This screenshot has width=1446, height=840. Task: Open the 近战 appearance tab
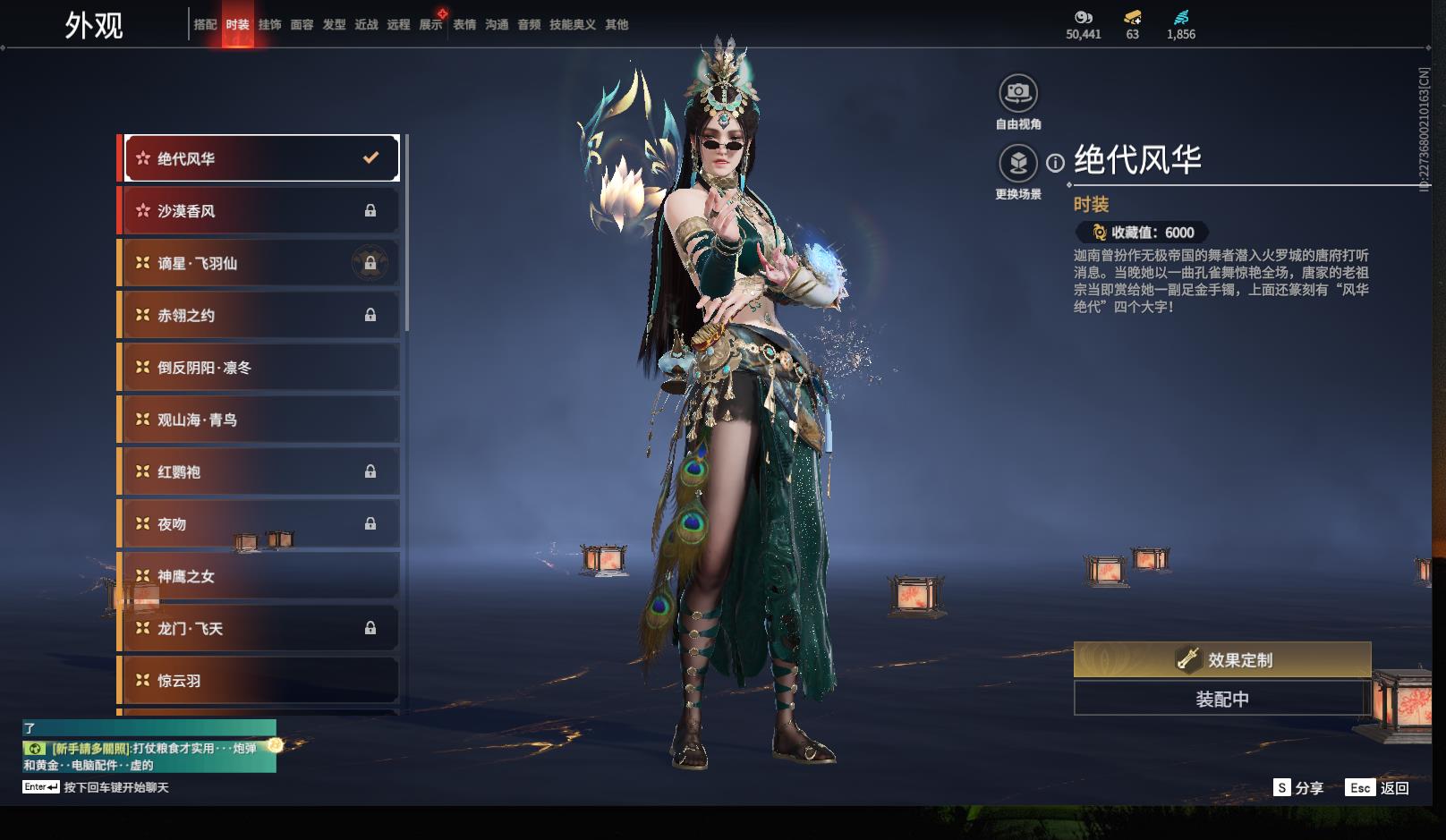tap(366, 25)
